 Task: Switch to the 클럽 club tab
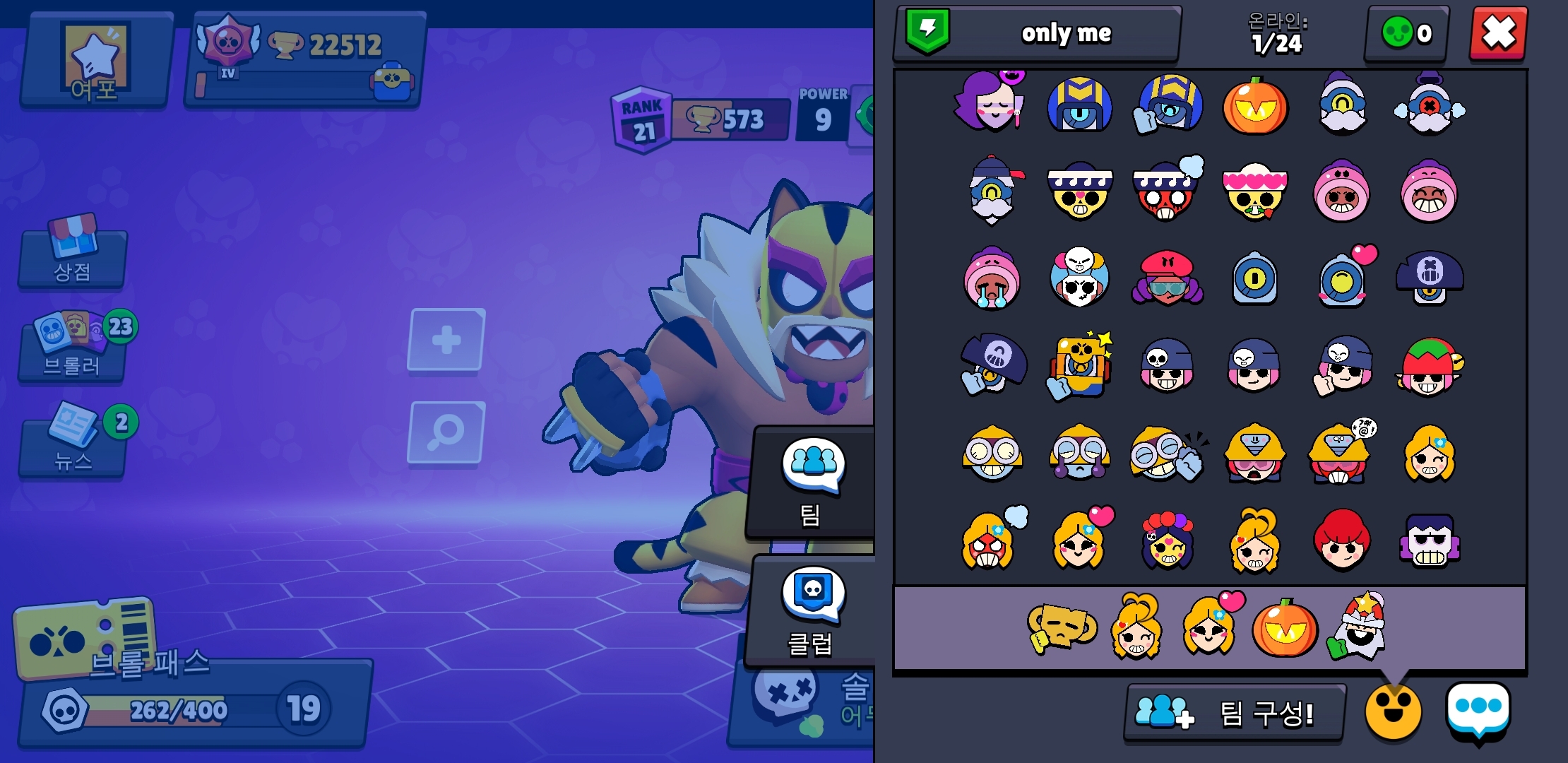click(811, 611)
